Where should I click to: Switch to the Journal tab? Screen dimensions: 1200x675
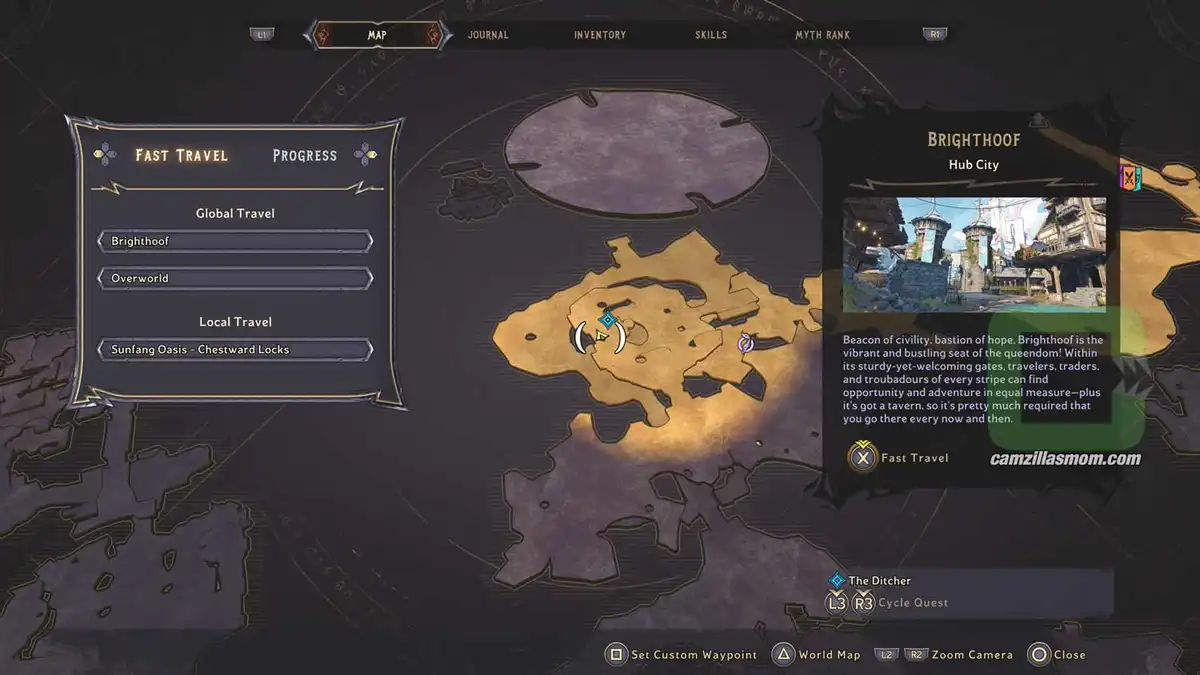(488, 35)
